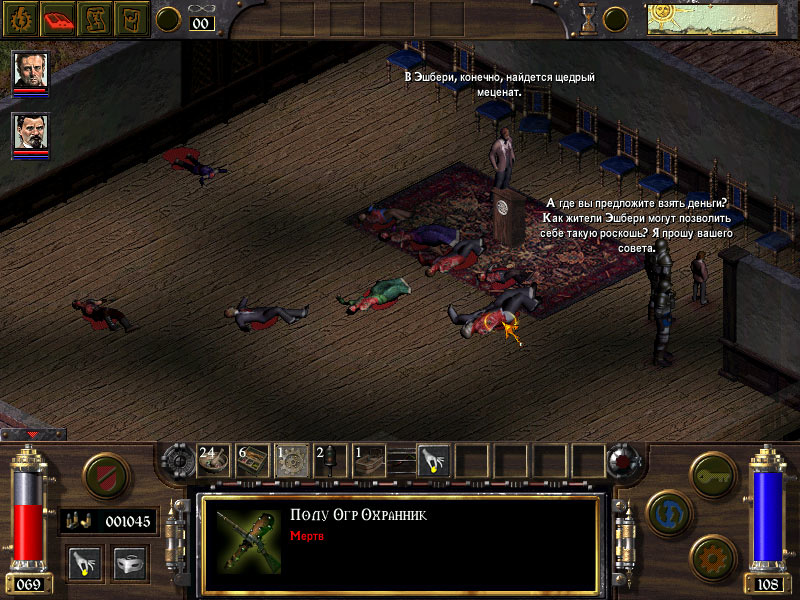Use hotbar slot with 24 mortar items
800x600 pixels.
(x=214, y=459)
